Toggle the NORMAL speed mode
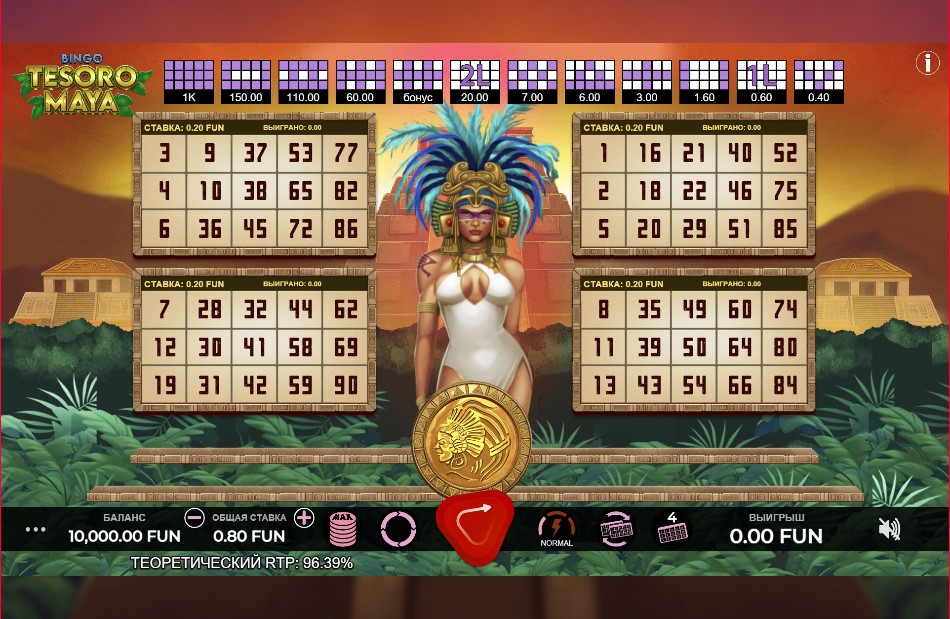Screen dimensions: 950x619 click(556, 528)
